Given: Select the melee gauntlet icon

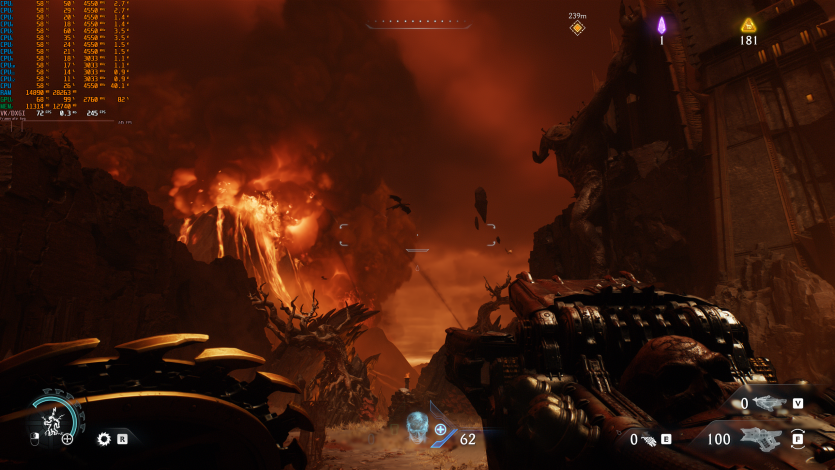Looking at the screenshot, I should (x=648, y=438).
